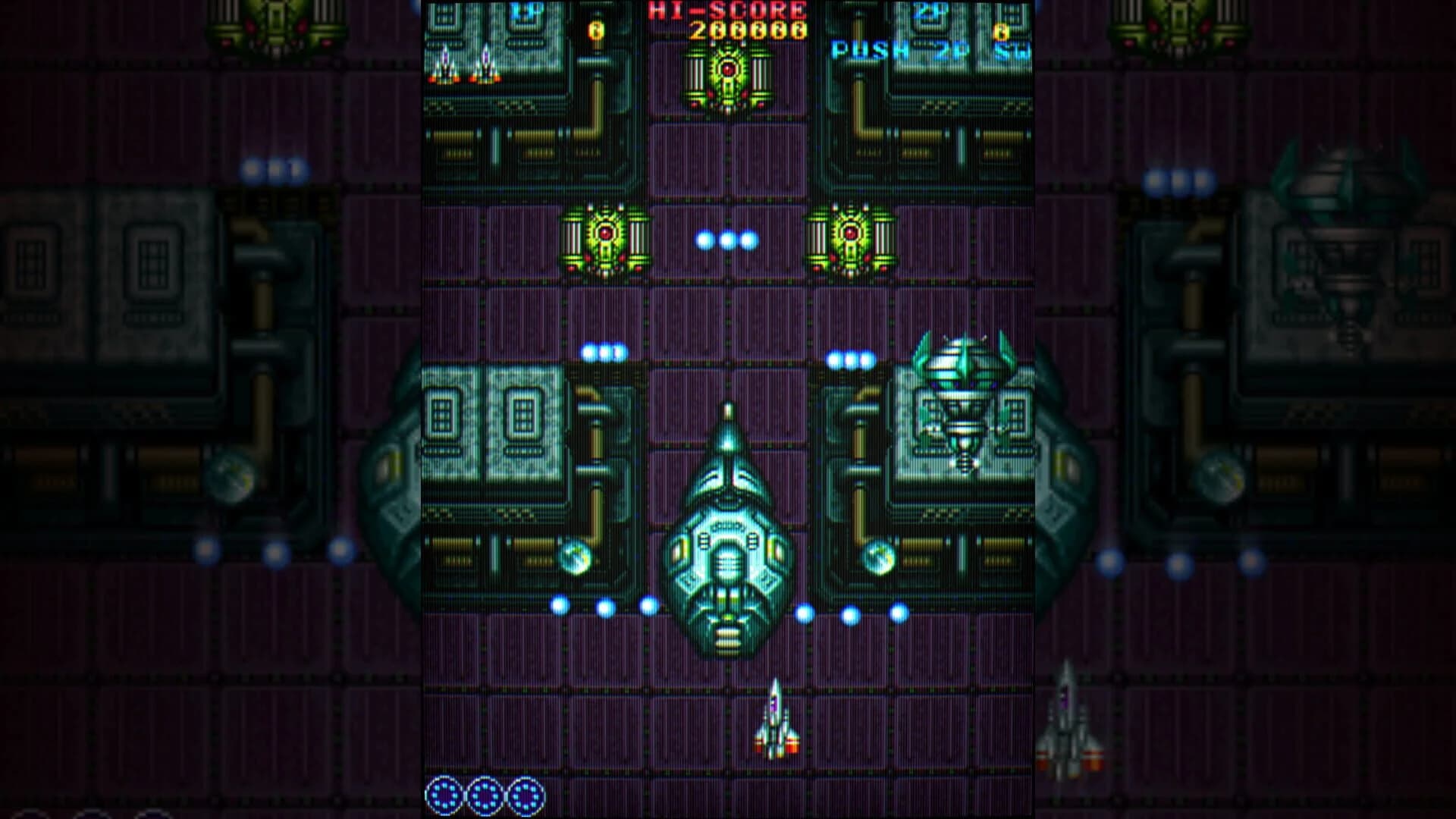Click the blue bullet cluster above the left structure

click(x=603, y=351)
